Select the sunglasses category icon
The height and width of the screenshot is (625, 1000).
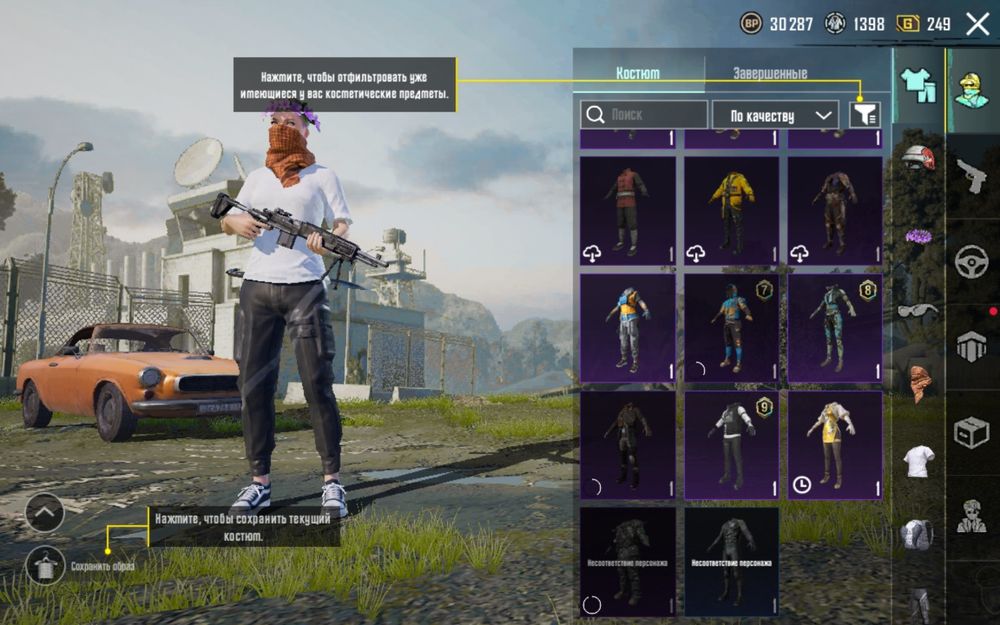(917, 311)
